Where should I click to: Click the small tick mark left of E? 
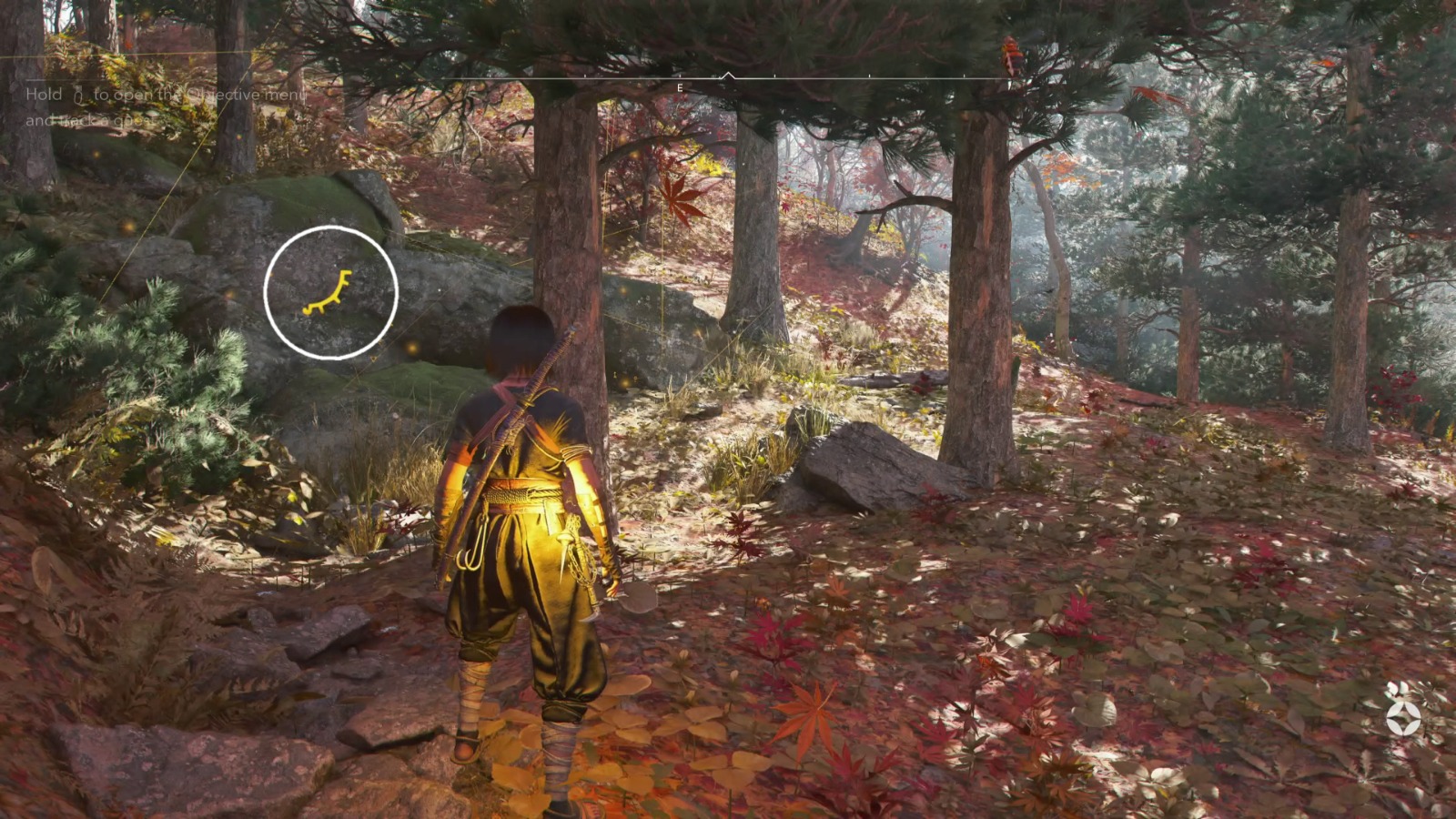pyautogui.click(x=586, y=75)
